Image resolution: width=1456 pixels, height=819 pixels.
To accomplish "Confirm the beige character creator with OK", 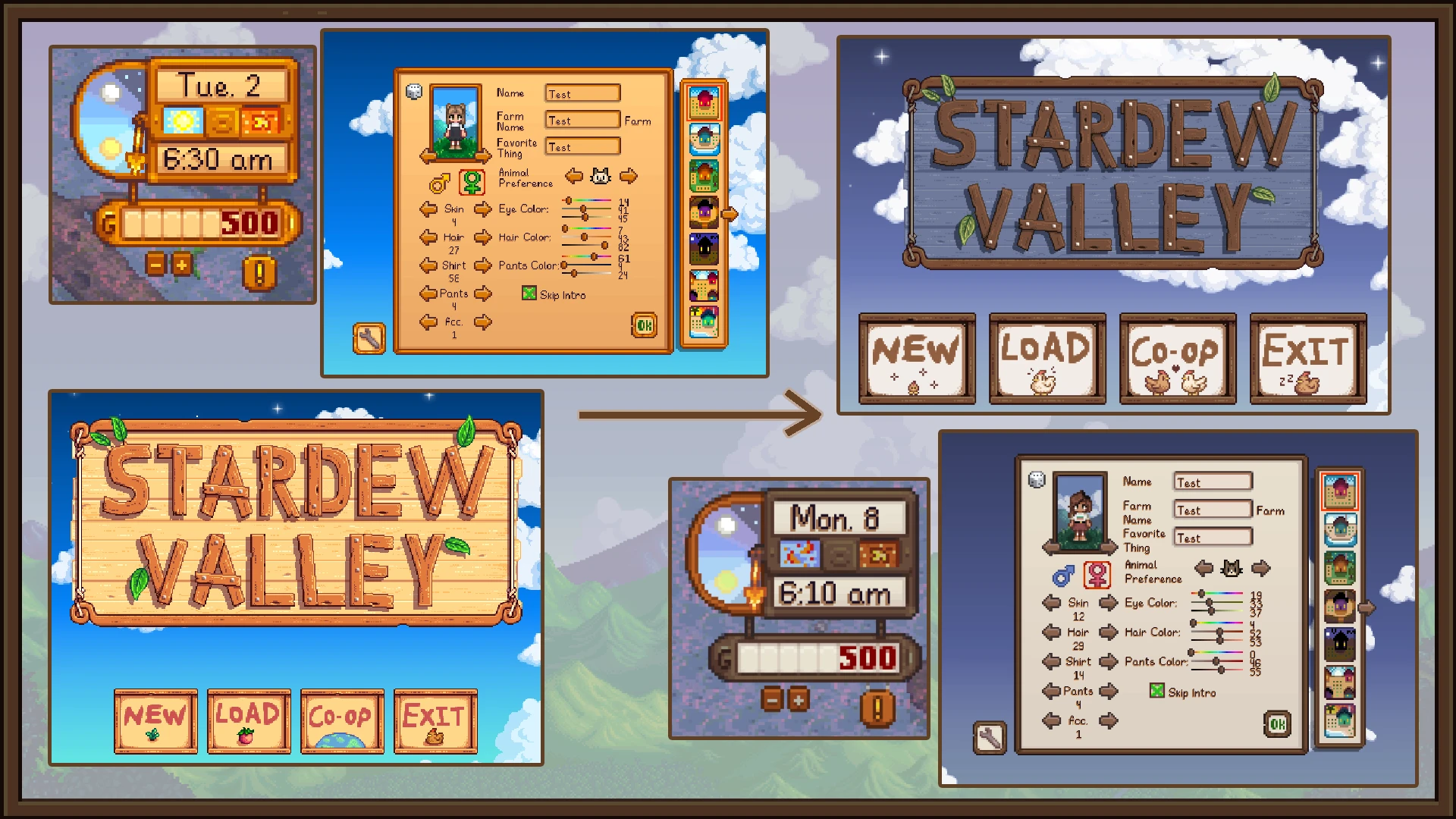I will pos(1277,724).
